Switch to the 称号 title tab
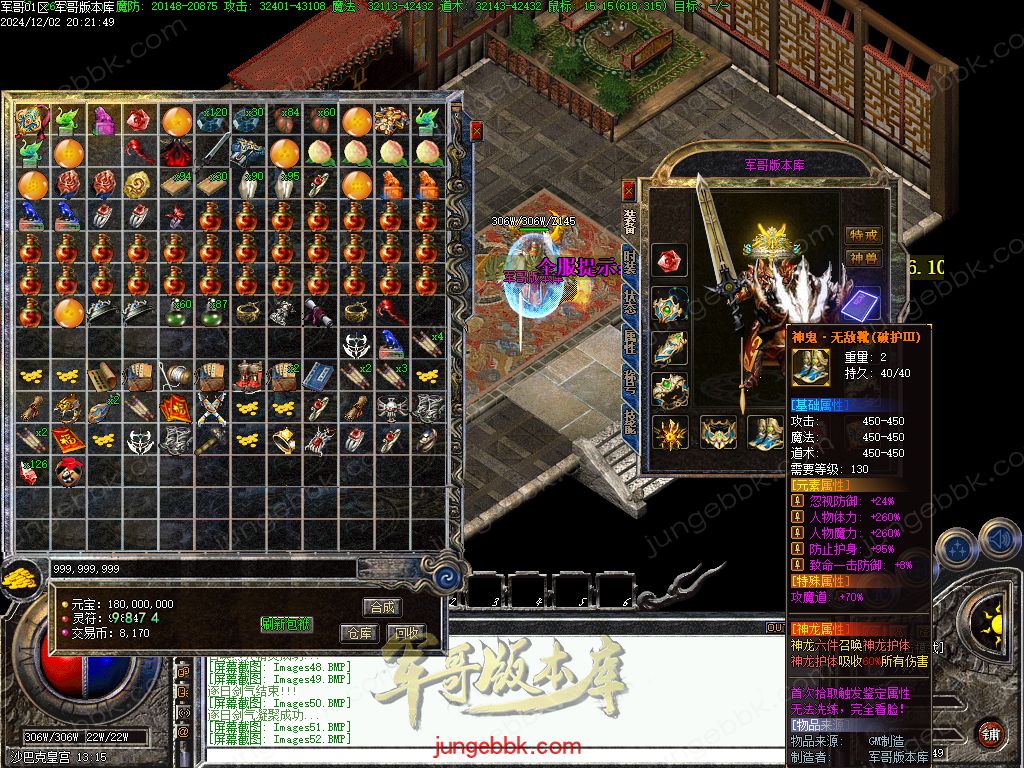 click(629, 381)
